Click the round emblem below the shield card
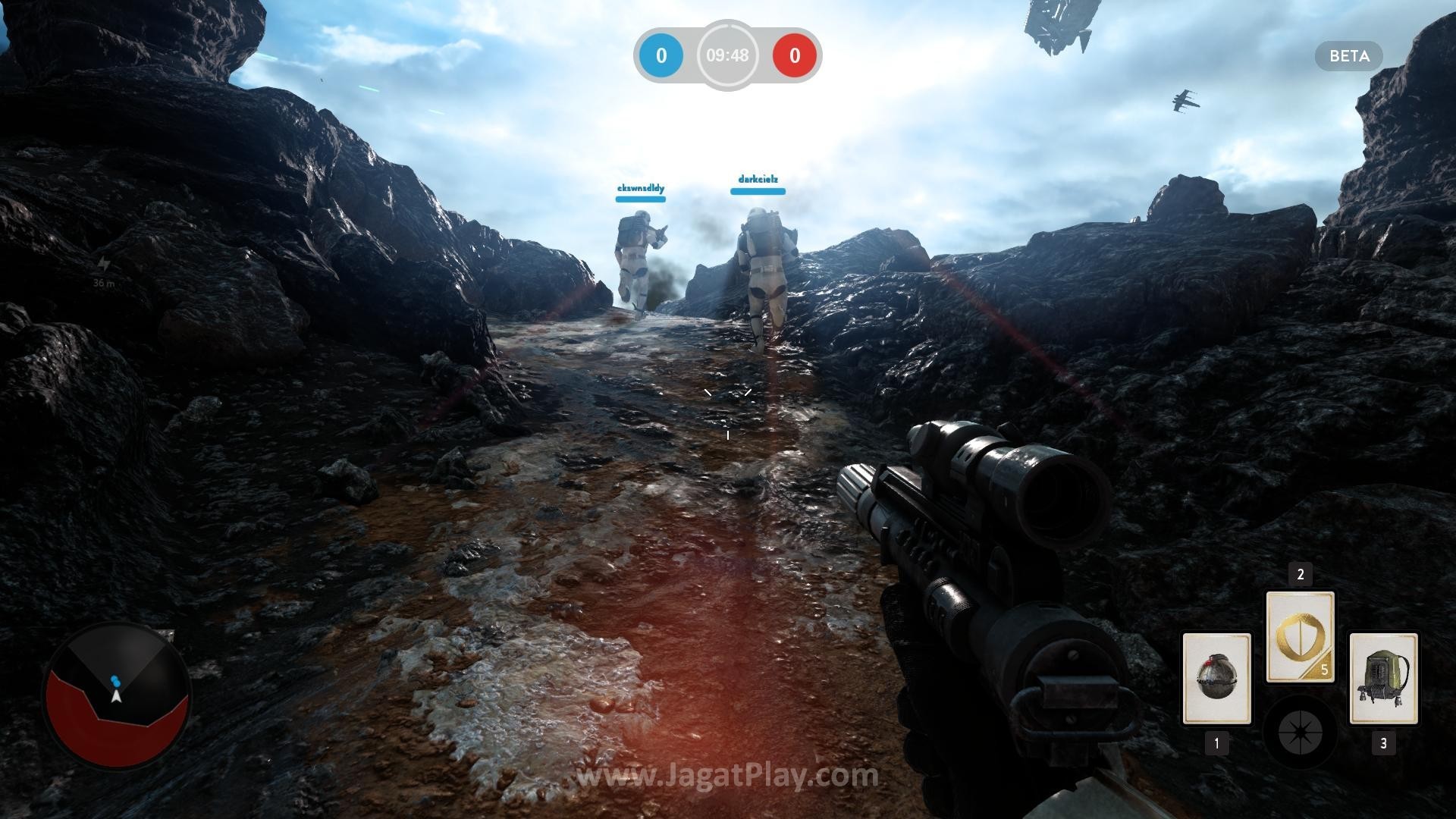This screenshot has height=819, width=1456. pos(1300,733)
